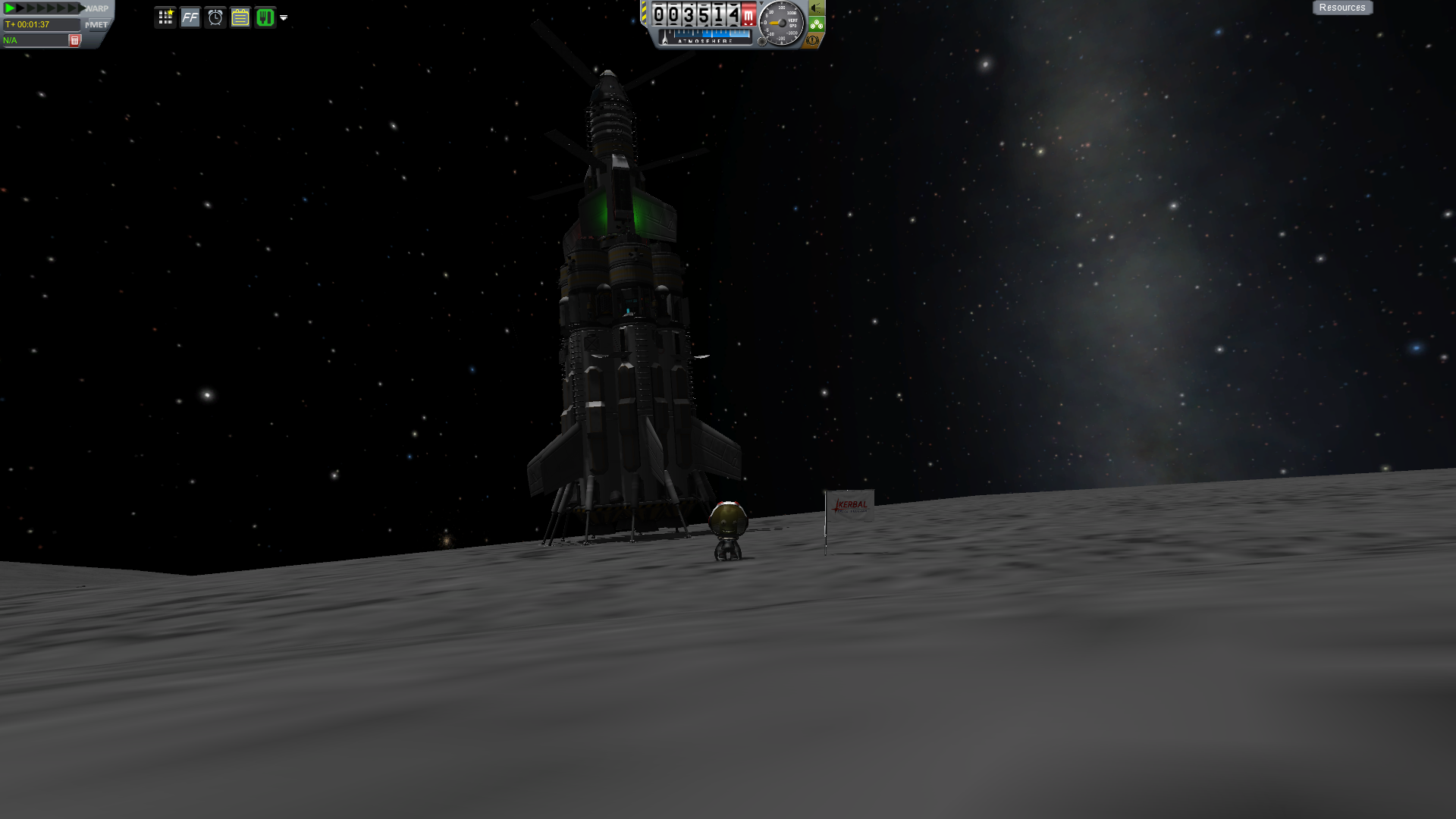
Task: Click the WARP label
Action: point(97,8)
